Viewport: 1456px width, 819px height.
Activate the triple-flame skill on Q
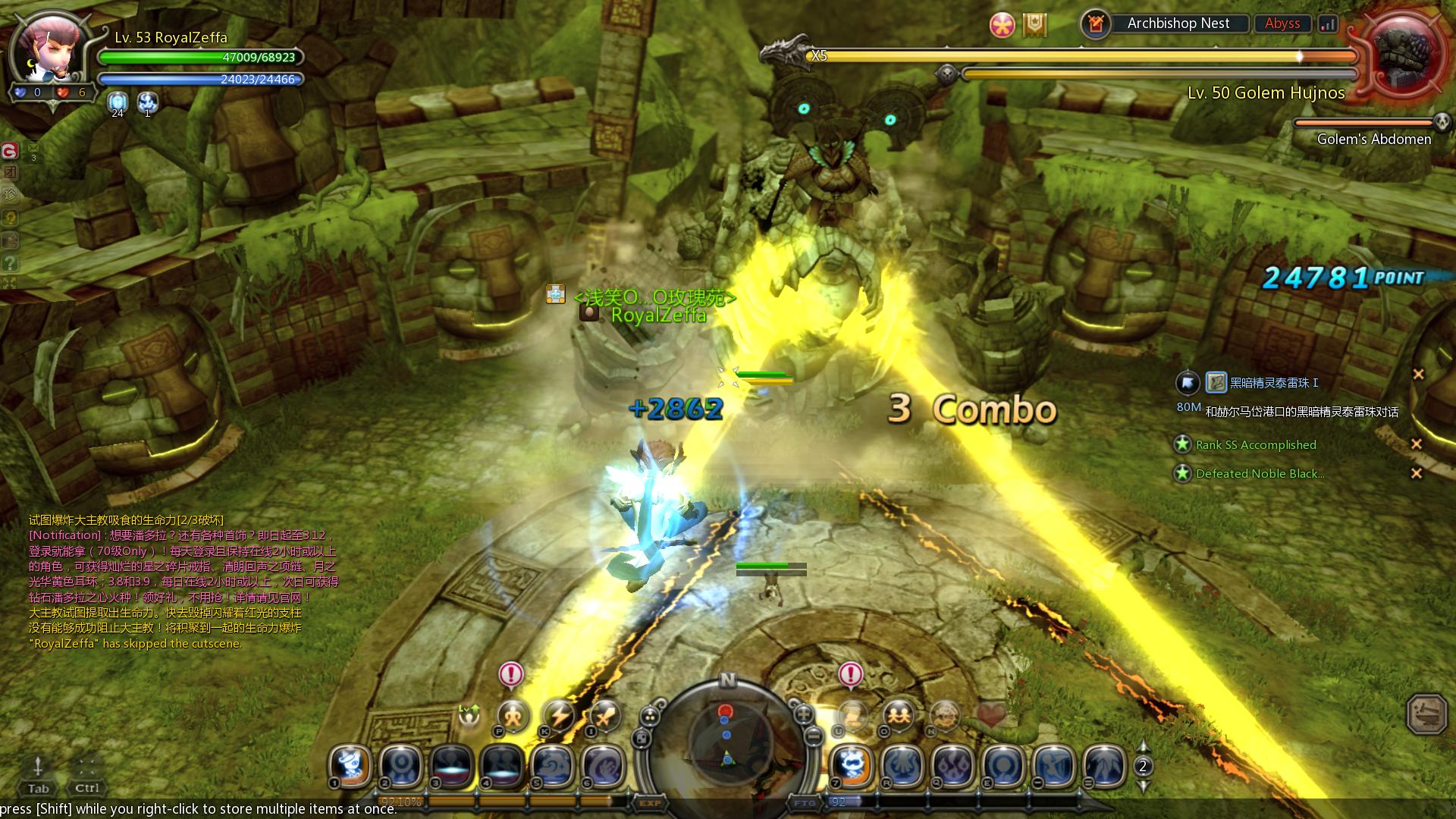(x=953, y=766)
